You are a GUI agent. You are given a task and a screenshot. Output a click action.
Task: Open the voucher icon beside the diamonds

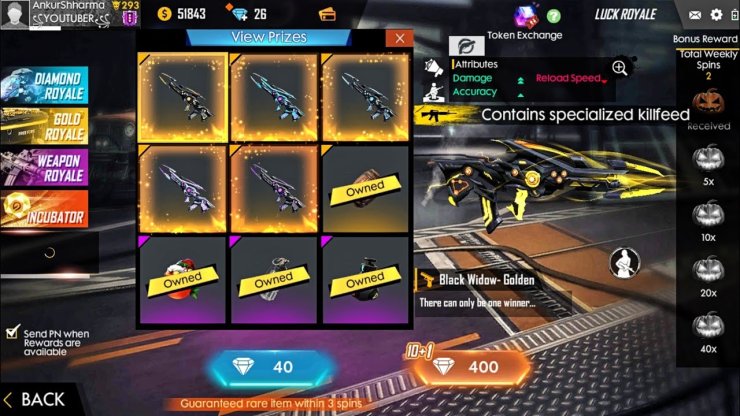pyautogui.click(x=326, y=15)
